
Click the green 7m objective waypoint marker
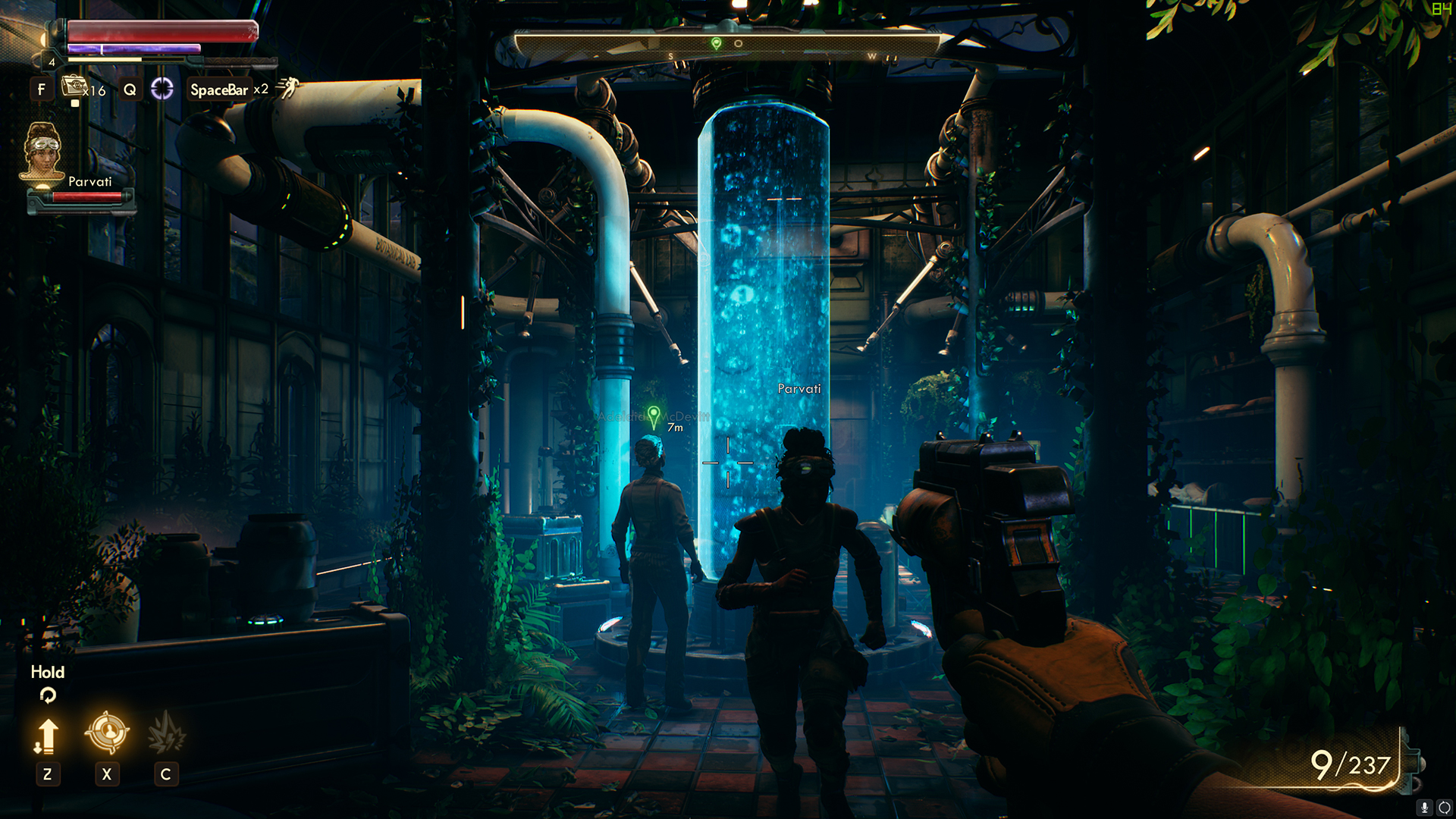point(654,416)
